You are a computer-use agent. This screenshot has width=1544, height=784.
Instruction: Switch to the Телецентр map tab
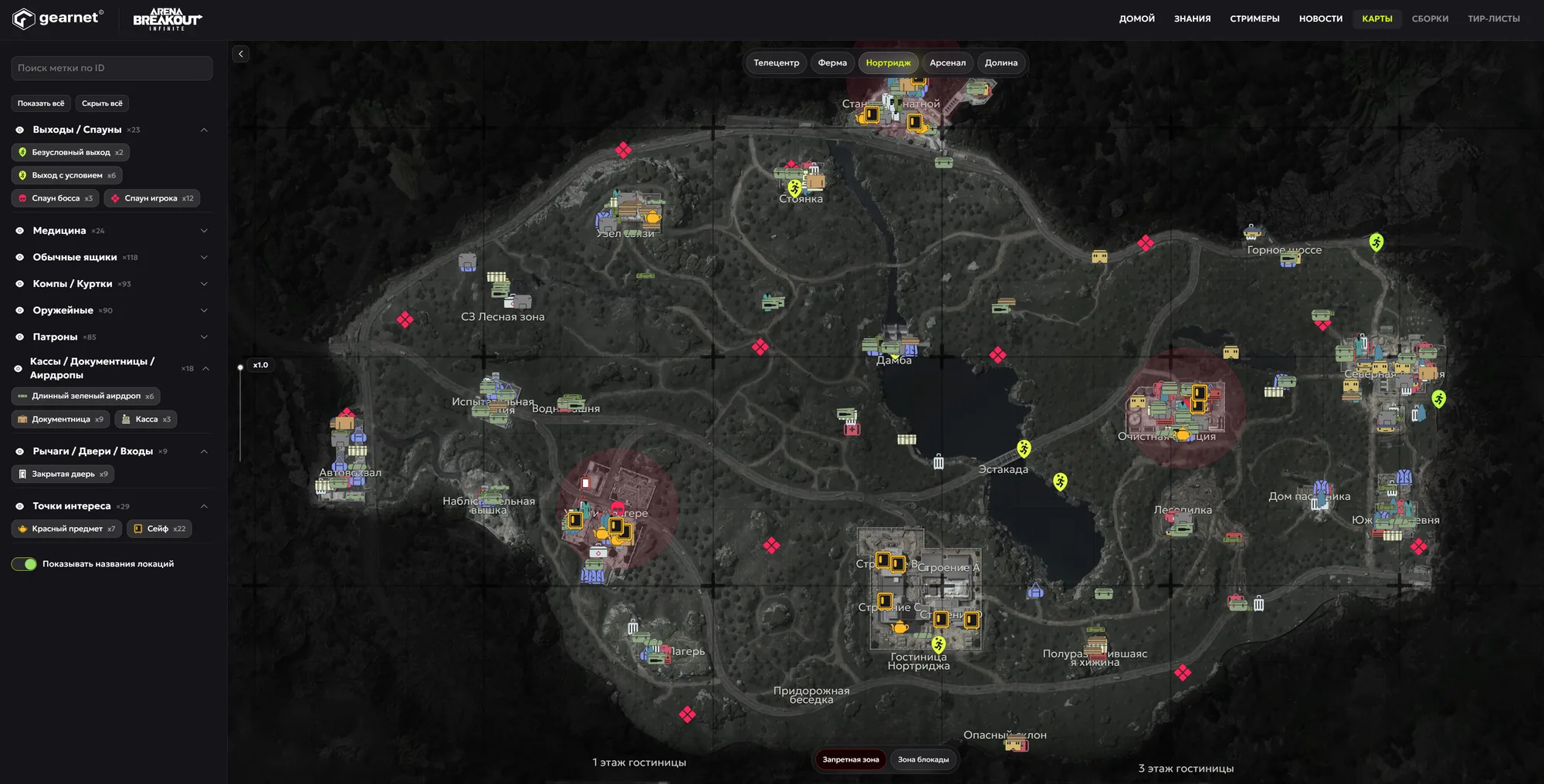tap(776, 63)
